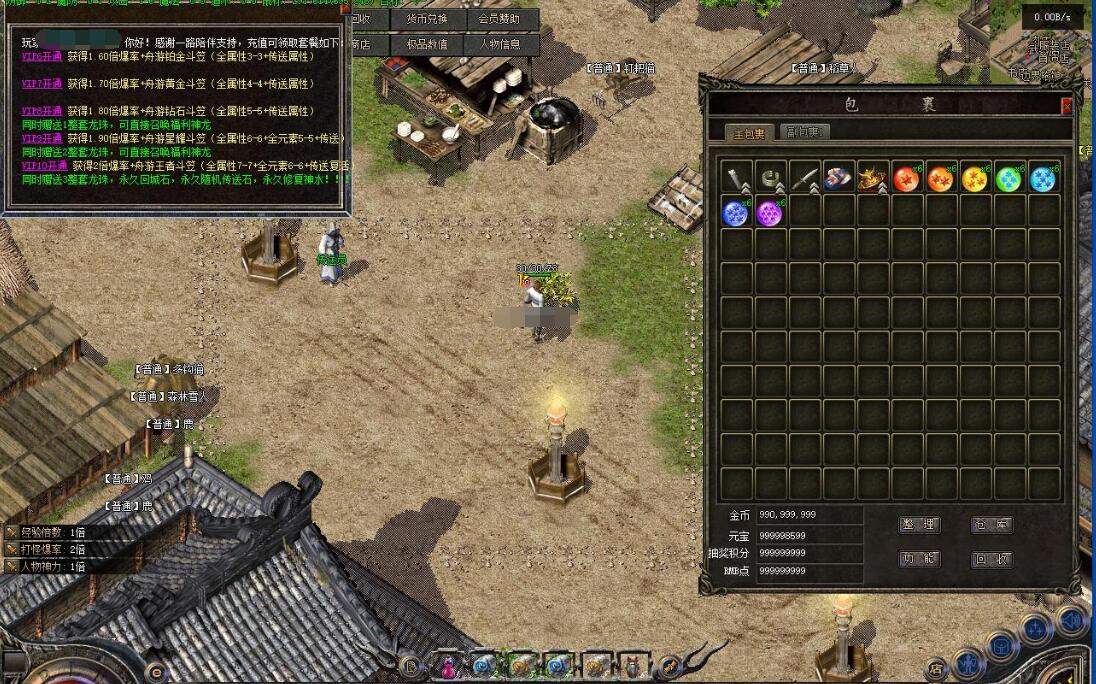Select the golden helmet item
1096x684 pixels.
coord(872,179)
